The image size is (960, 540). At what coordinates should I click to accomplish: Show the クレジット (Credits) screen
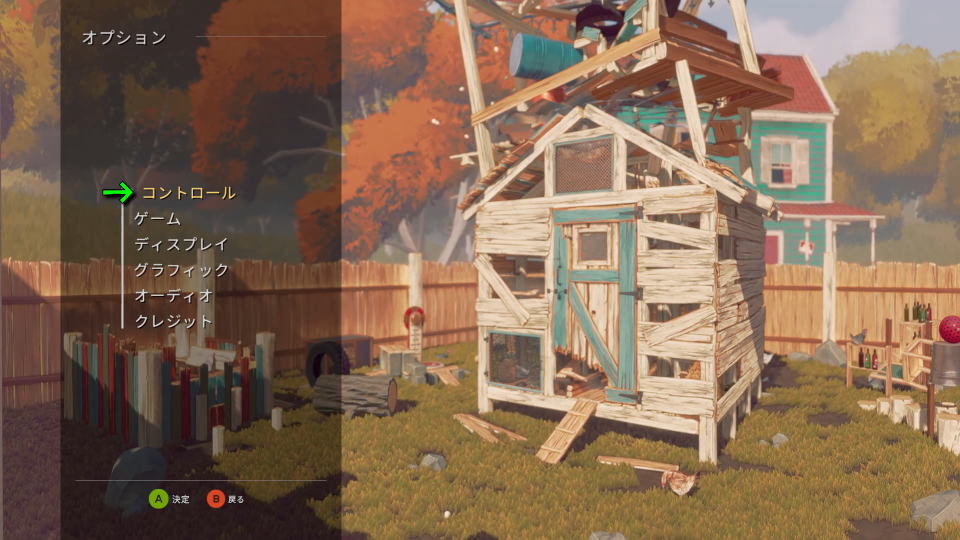[x=173, y=322]
